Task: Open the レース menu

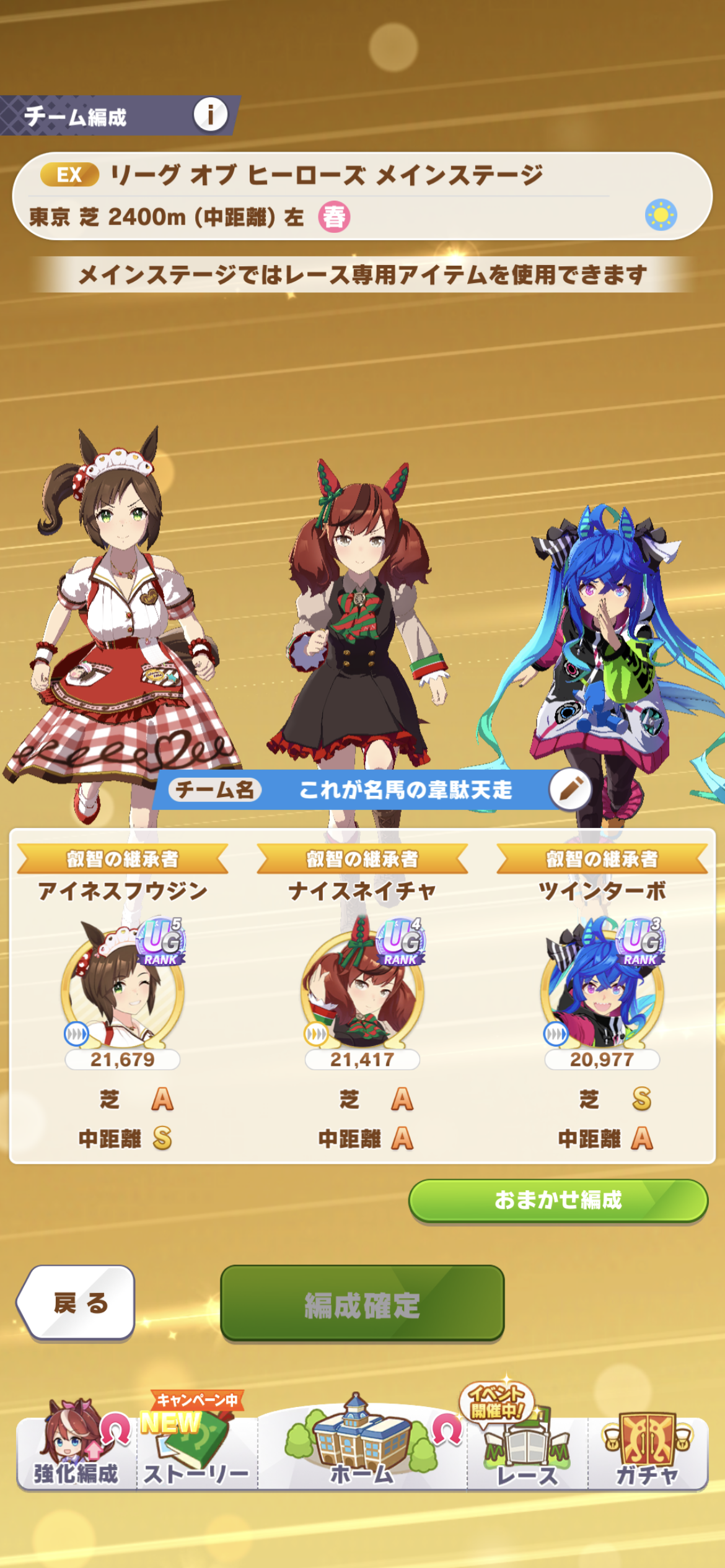Action: [527, 1449]
